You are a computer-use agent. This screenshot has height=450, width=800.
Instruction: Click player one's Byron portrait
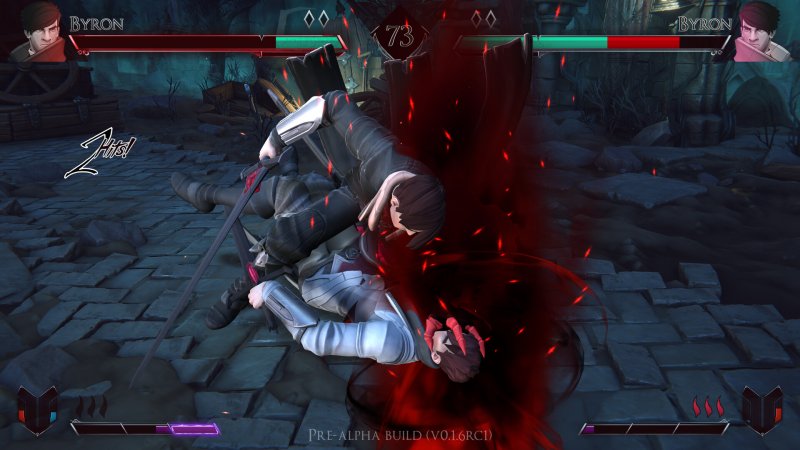point(39,30)
